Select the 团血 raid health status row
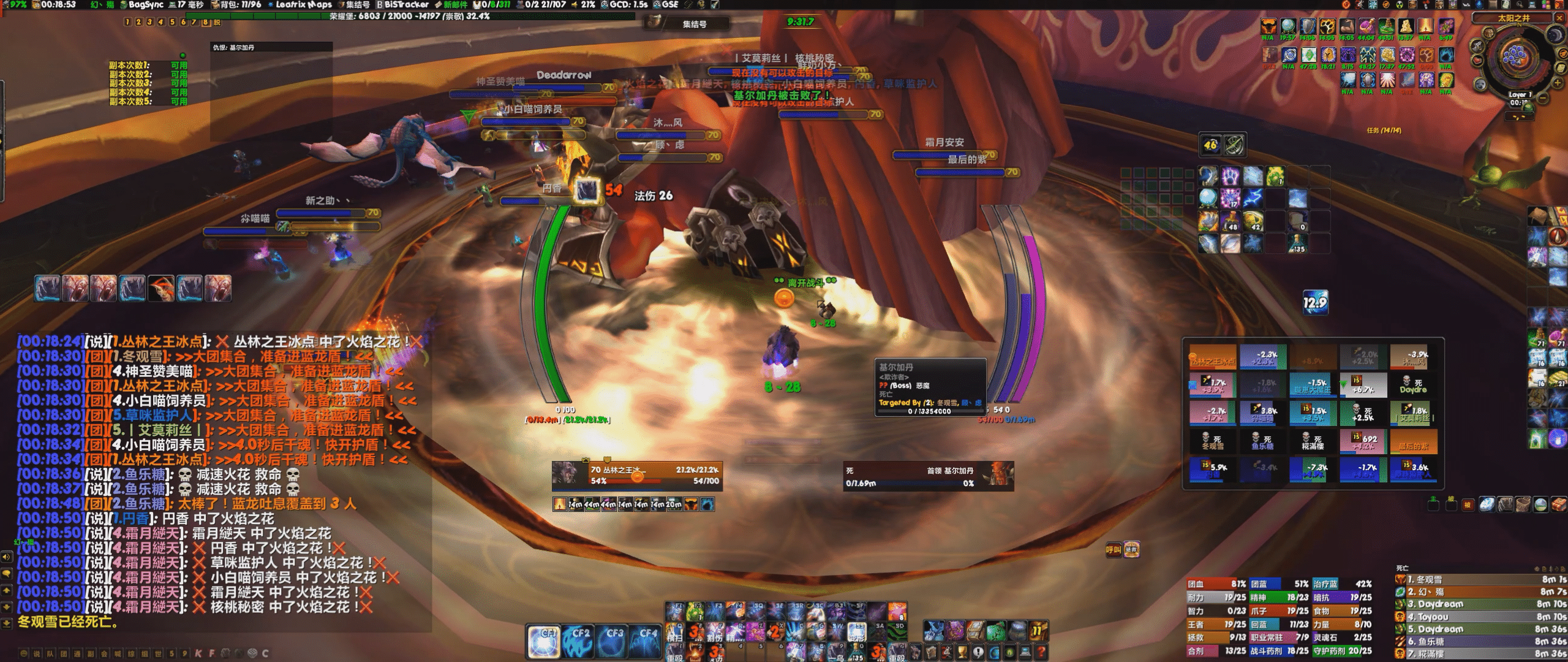 [x=1216, y=584]
